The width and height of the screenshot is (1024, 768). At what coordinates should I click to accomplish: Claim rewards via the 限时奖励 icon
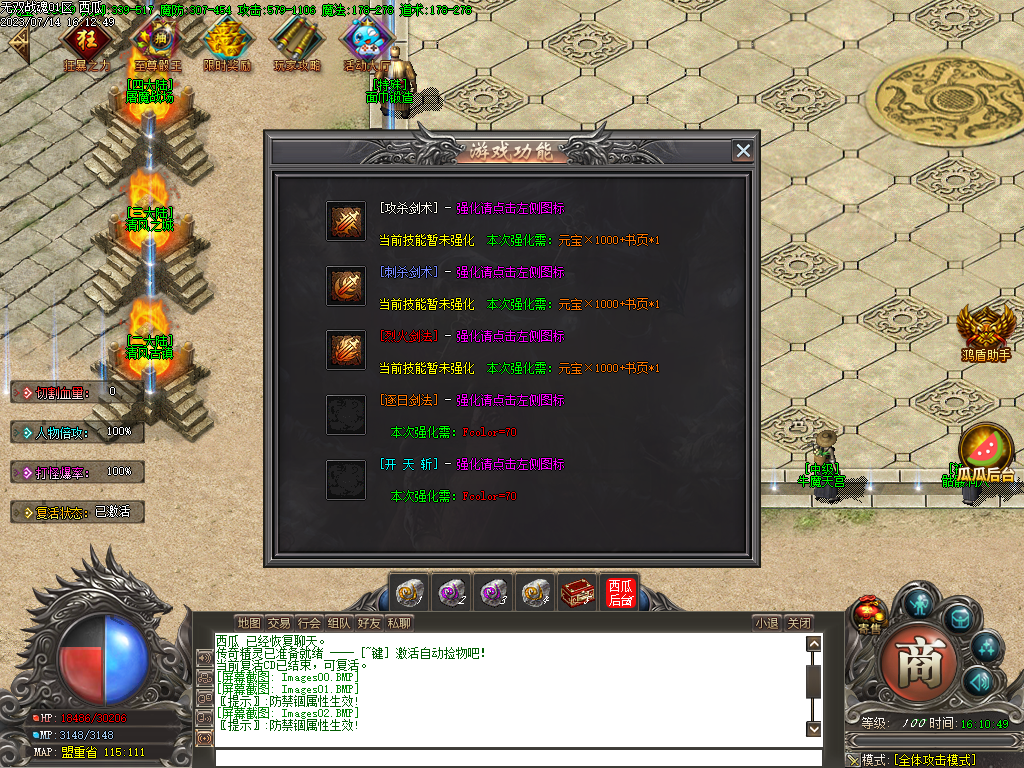click(227, 40)
